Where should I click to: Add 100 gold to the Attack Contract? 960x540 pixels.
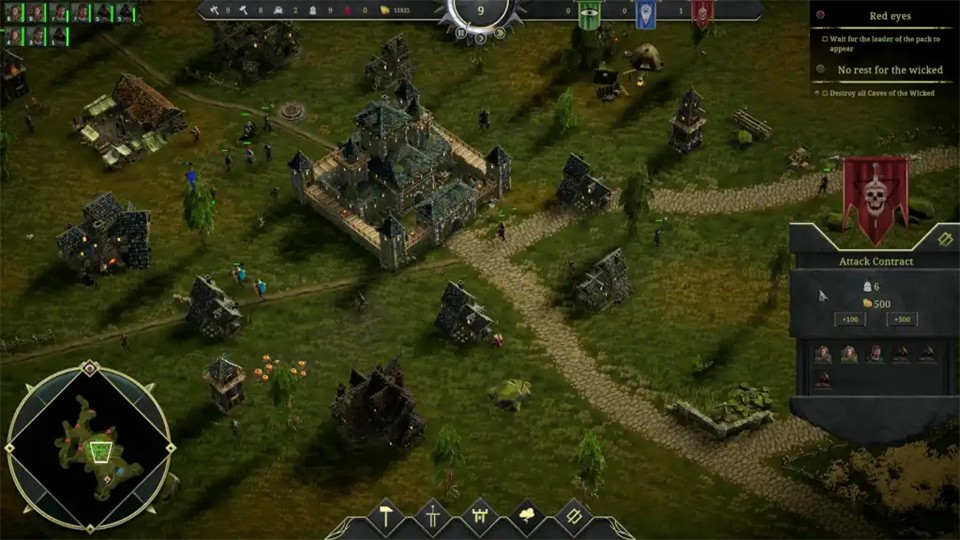coord(849,319)
